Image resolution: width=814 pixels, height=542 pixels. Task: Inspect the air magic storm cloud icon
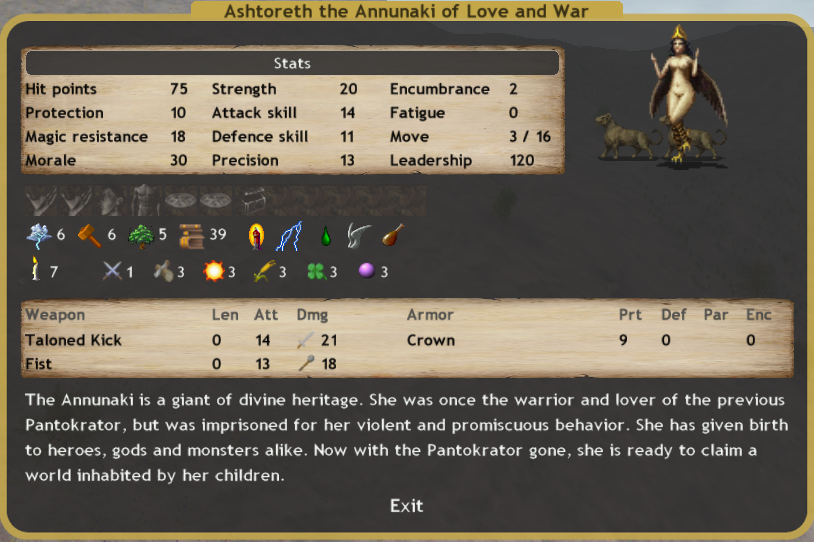click(37, 236)
